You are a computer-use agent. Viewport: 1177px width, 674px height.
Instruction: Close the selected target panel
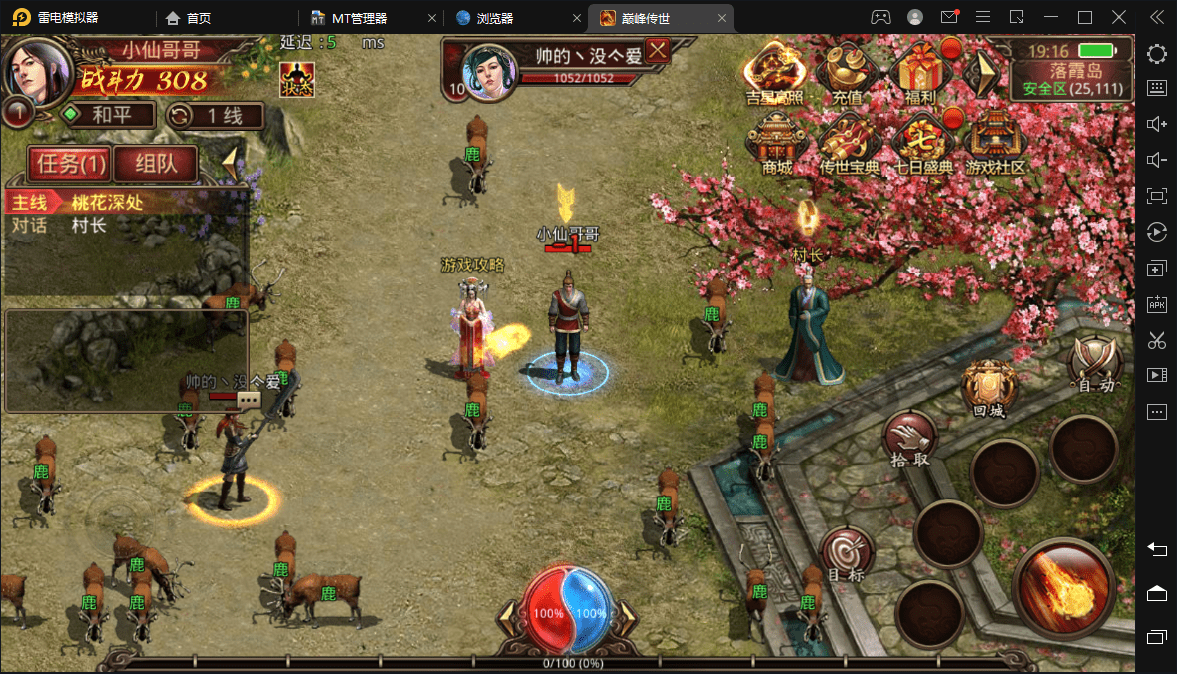(x=657, y=51)
